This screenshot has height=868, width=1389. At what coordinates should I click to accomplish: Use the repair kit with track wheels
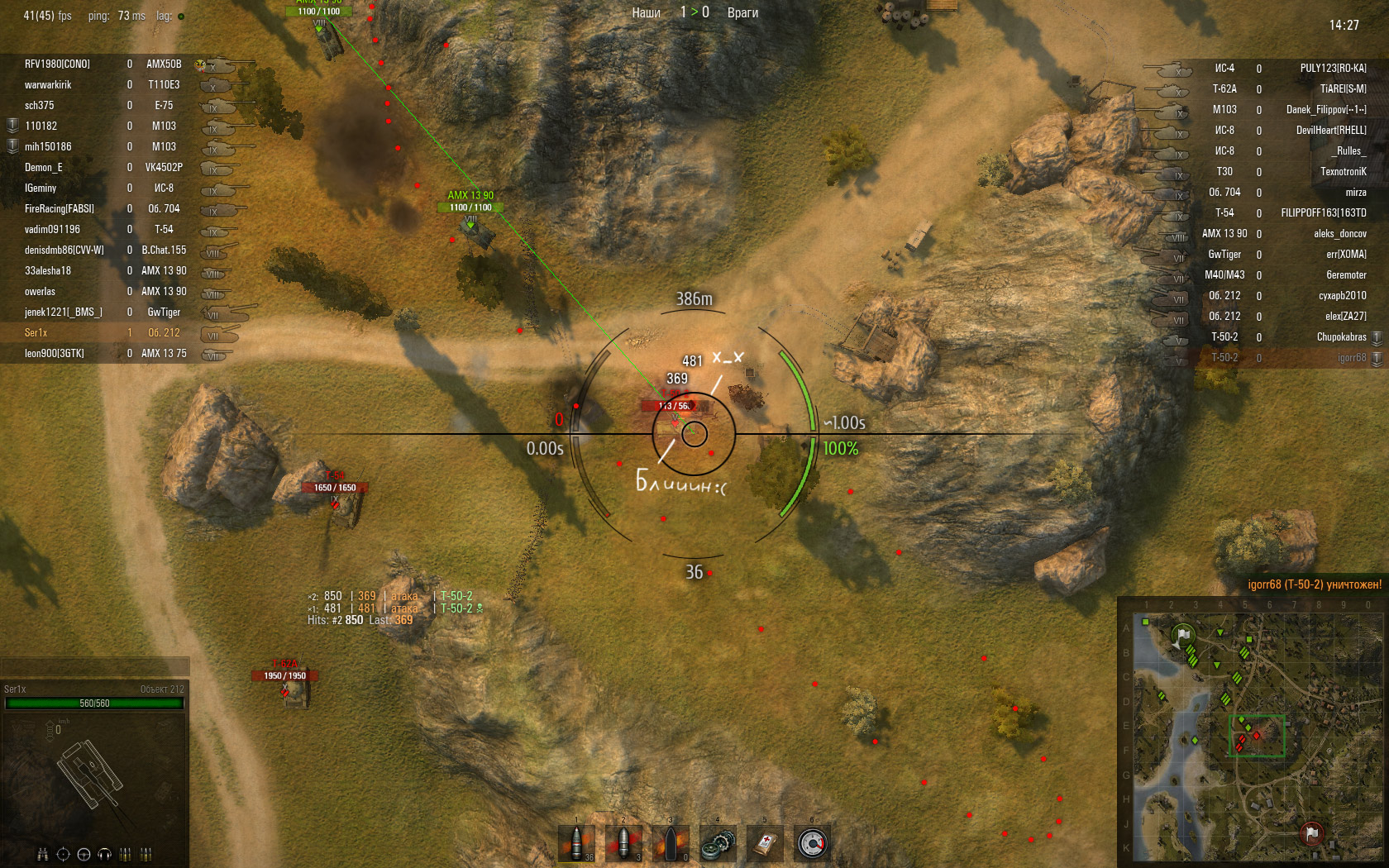click(718, 843)
